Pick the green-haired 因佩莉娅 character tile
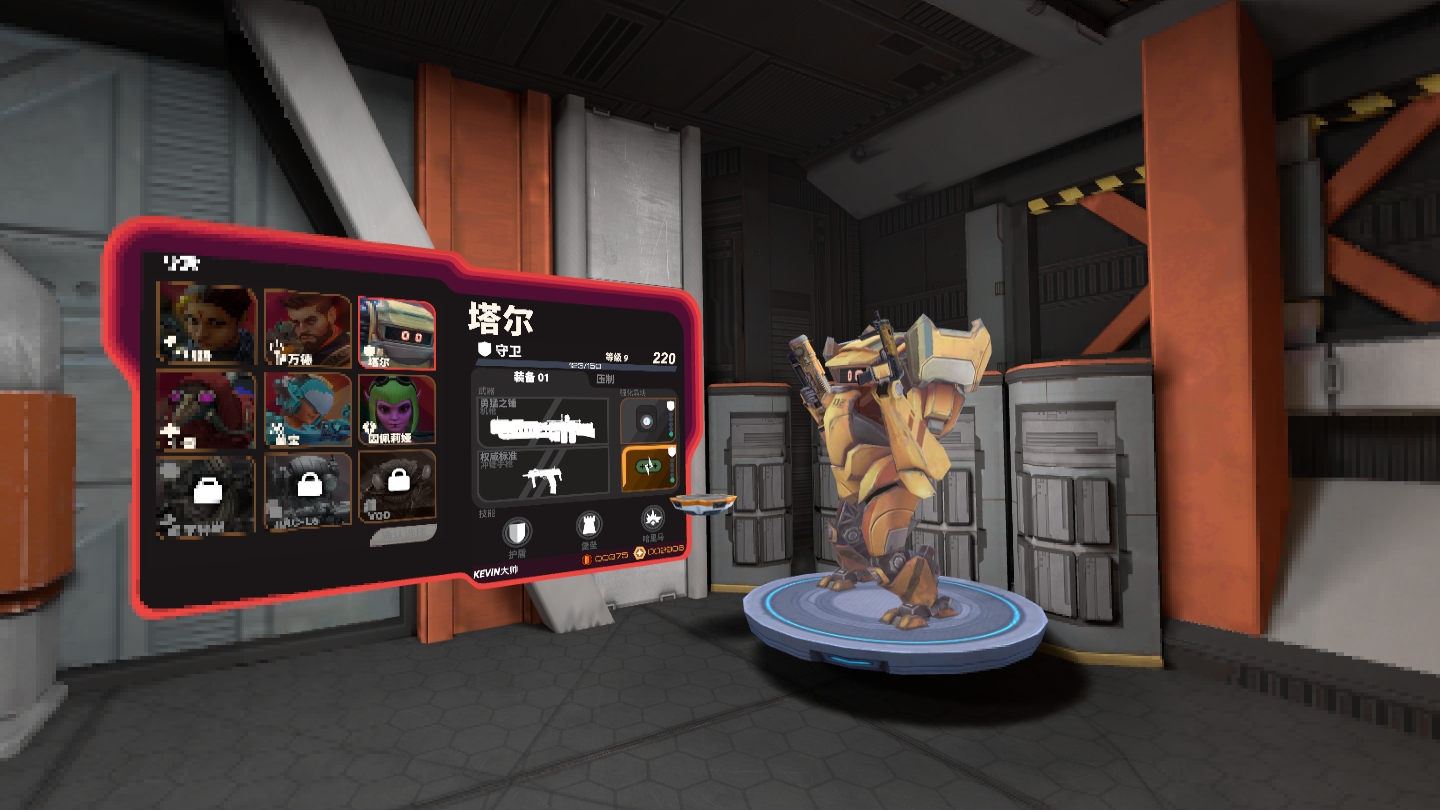This screenshot has height=810, width=1440. [397, 408]
